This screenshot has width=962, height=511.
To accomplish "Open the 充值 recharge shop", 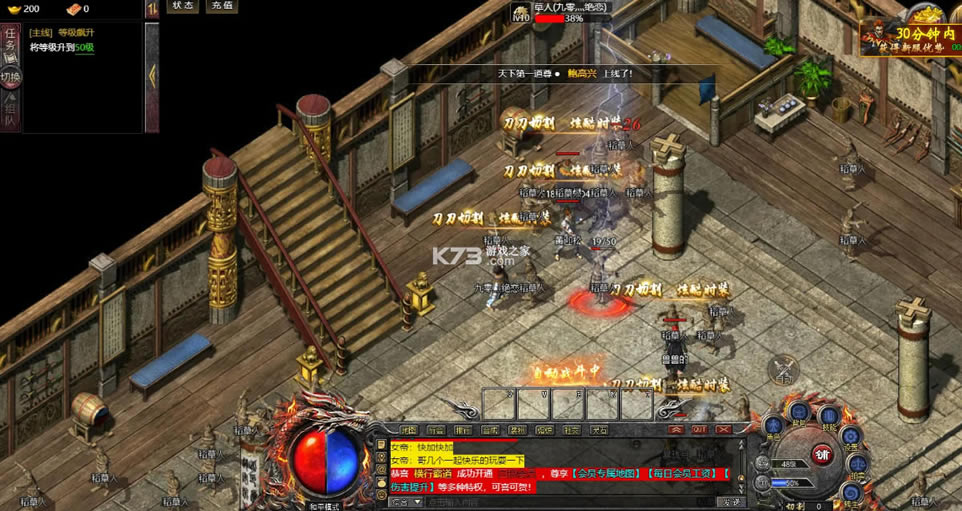I will 221,6.
